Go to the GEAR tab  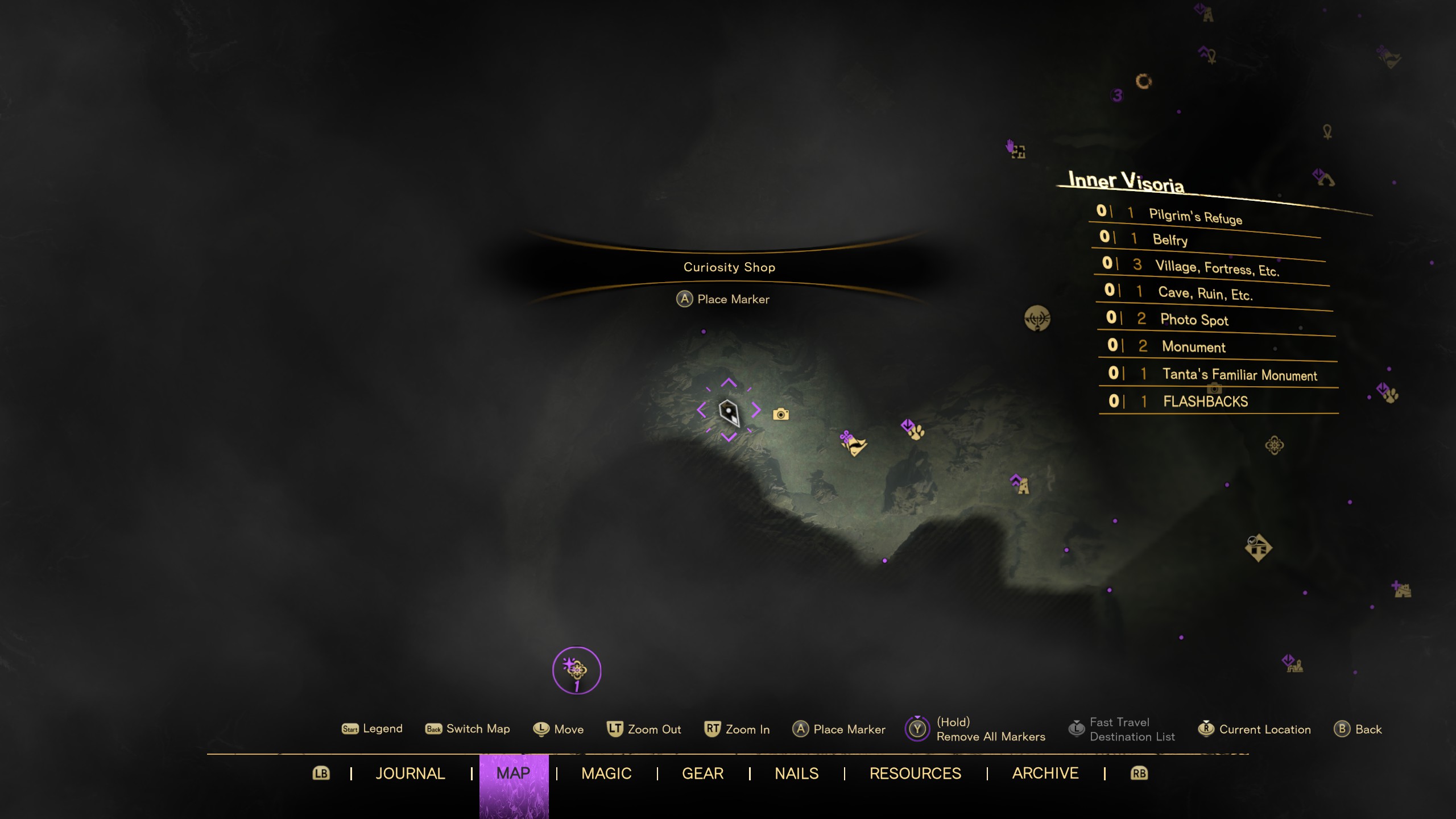coord(702,773)
